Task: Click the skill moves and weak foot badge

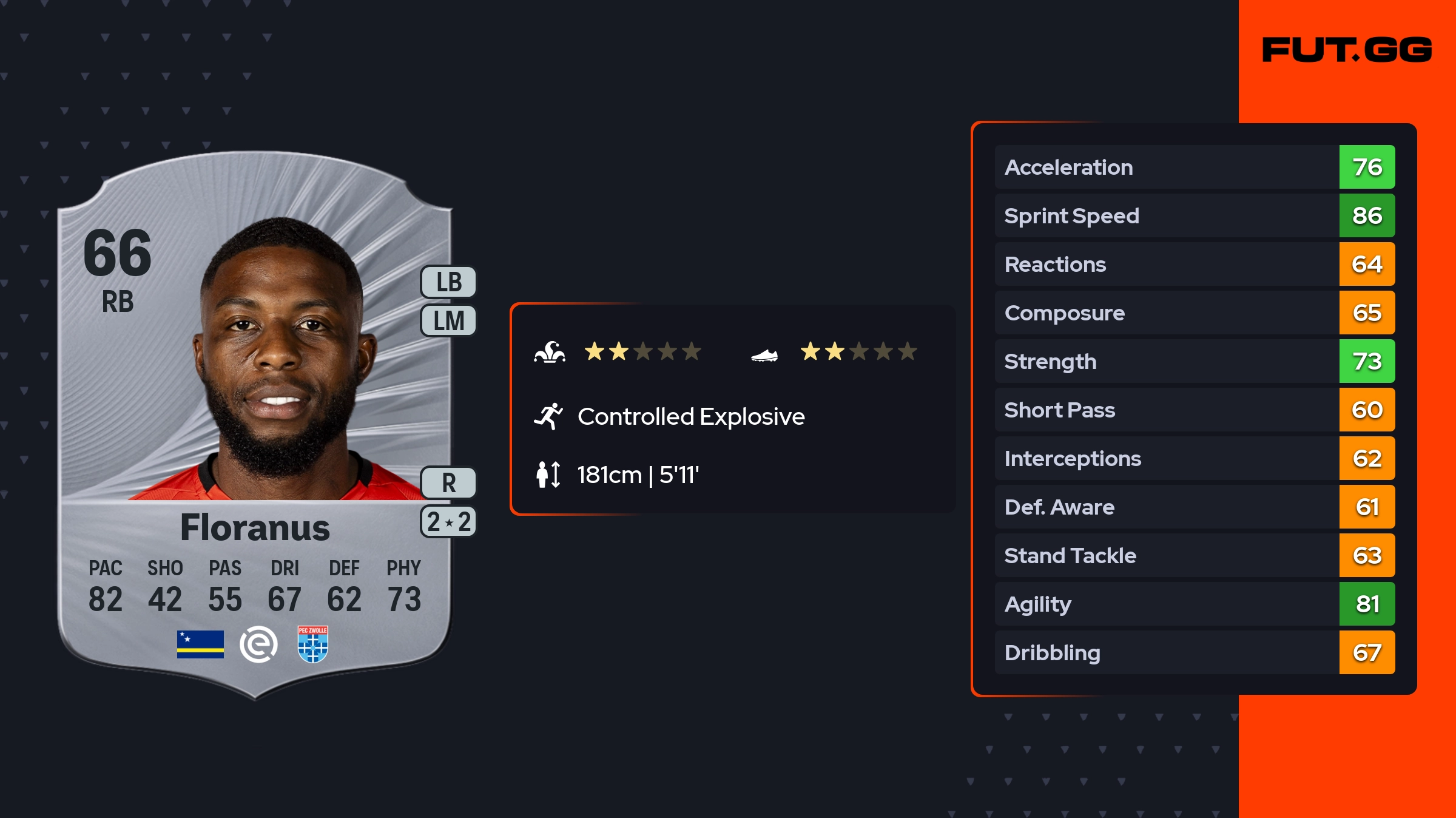Action: pyautogui.click(x=449, y=522)
